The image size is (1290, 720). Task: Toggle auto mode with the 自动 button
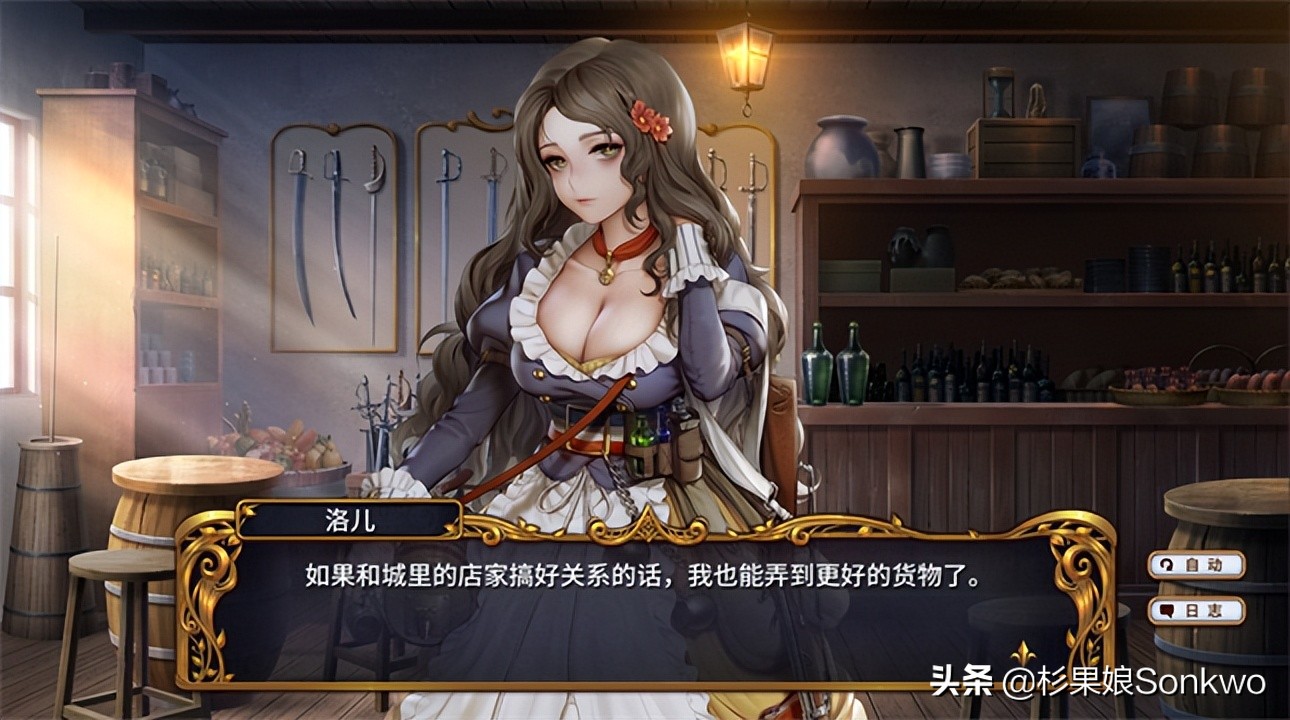click(x=1197, y=564)
